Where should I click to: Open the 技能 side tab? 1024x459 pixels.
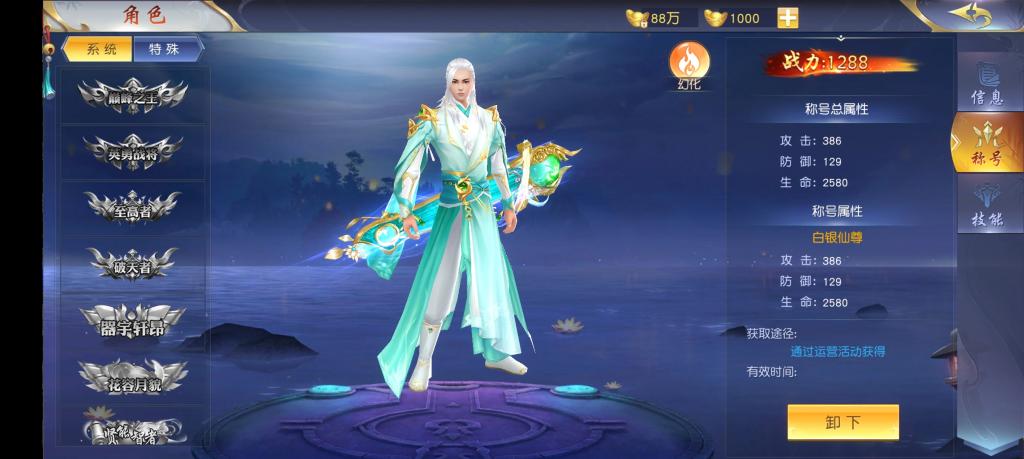click(x=987, y=207)
